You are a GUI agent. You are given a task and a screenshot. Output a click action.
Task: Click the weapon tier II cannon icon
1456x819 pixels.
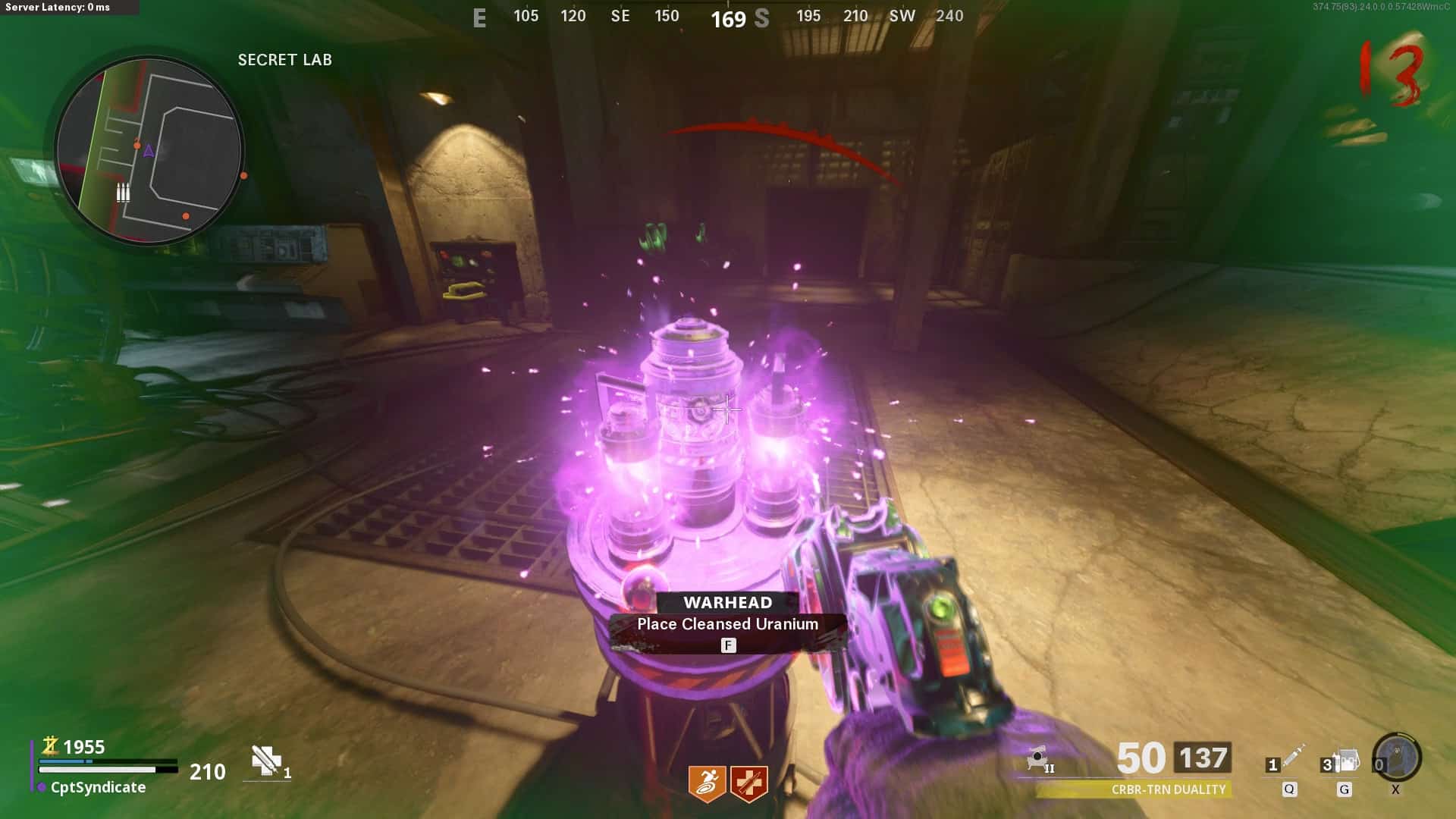[1039, 758]
